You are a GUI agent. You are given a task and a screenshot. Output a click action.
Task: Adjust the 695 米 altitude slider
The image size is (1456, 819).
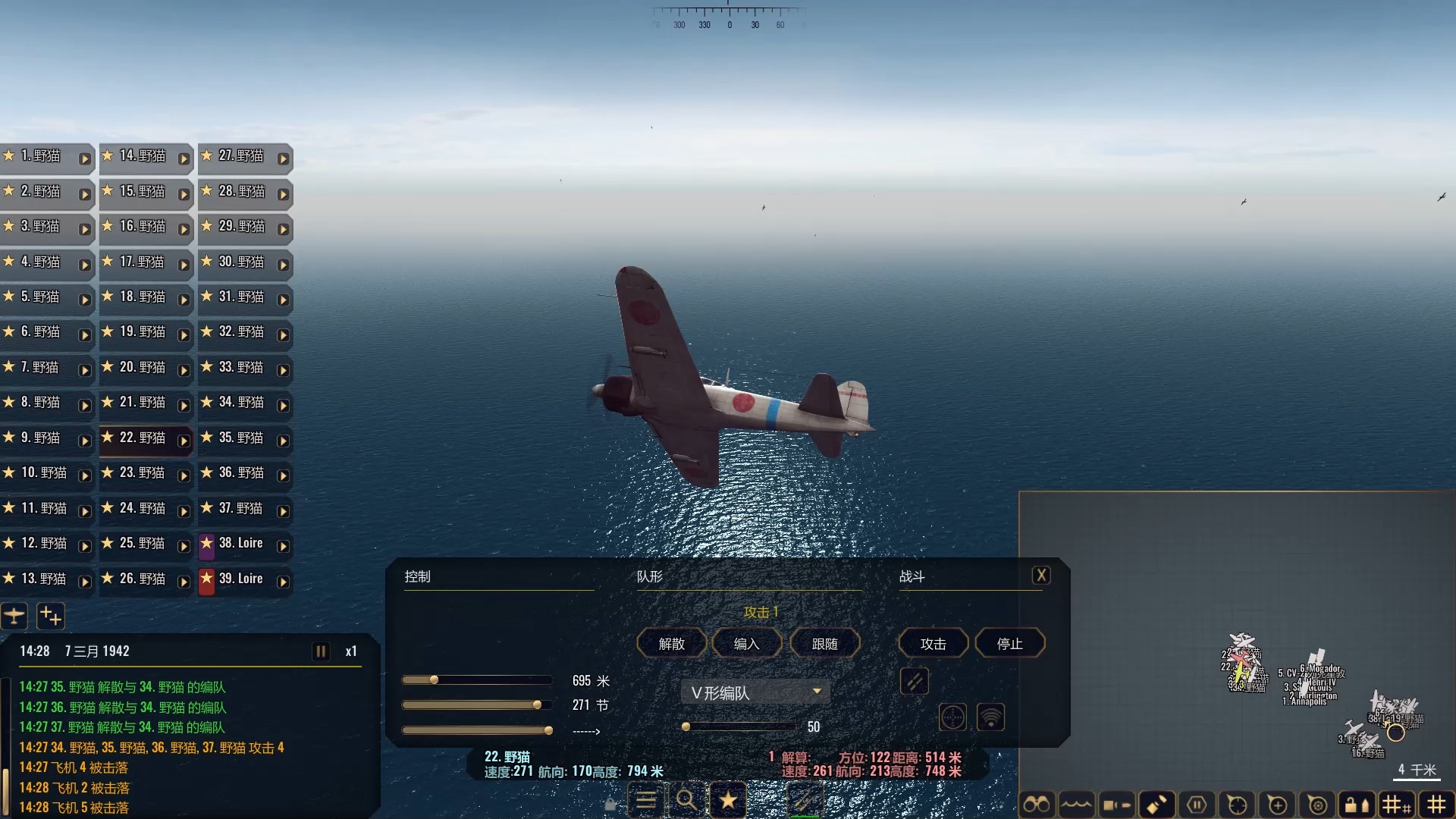(434, 680)
